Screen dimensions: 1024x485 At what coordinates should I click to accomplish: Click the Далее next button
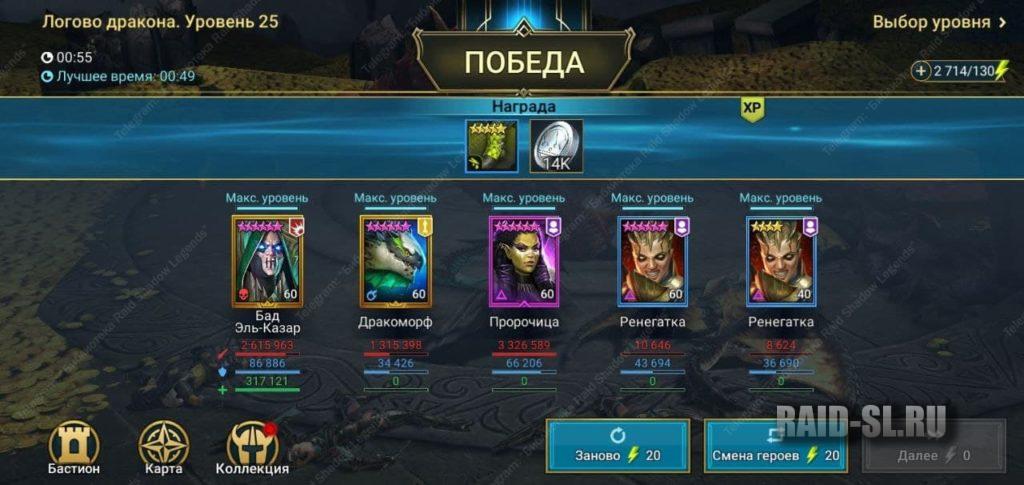(934, 446)
